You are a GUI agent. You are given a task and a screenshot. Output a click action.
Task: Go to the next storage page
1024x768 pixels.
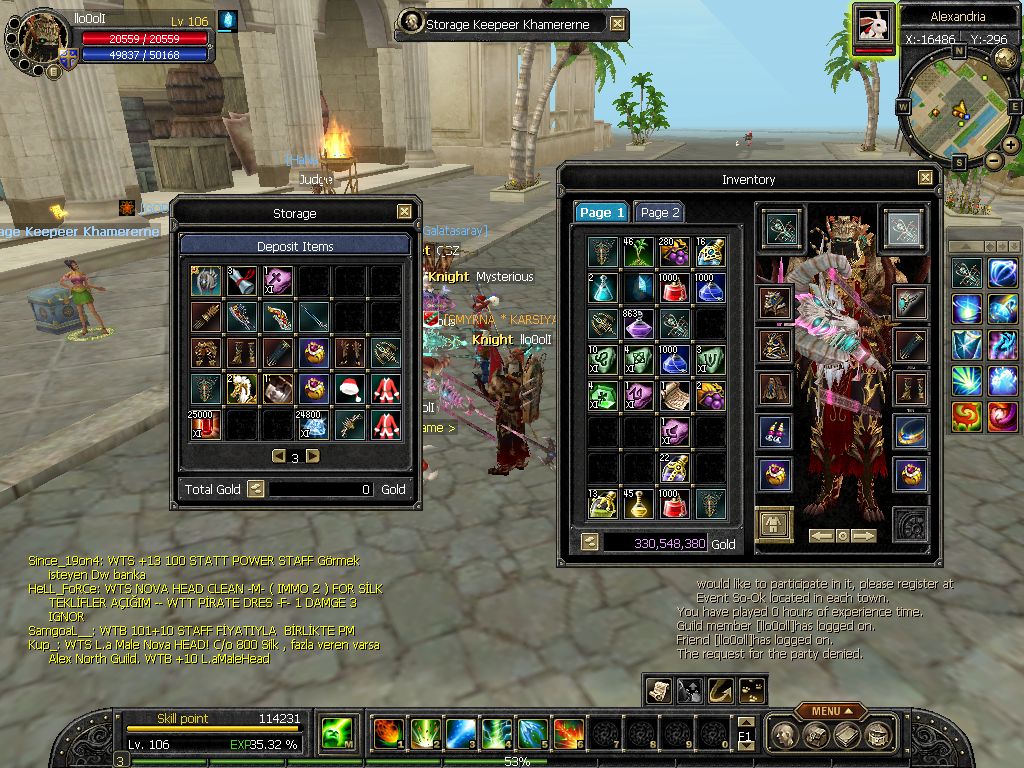313,456
